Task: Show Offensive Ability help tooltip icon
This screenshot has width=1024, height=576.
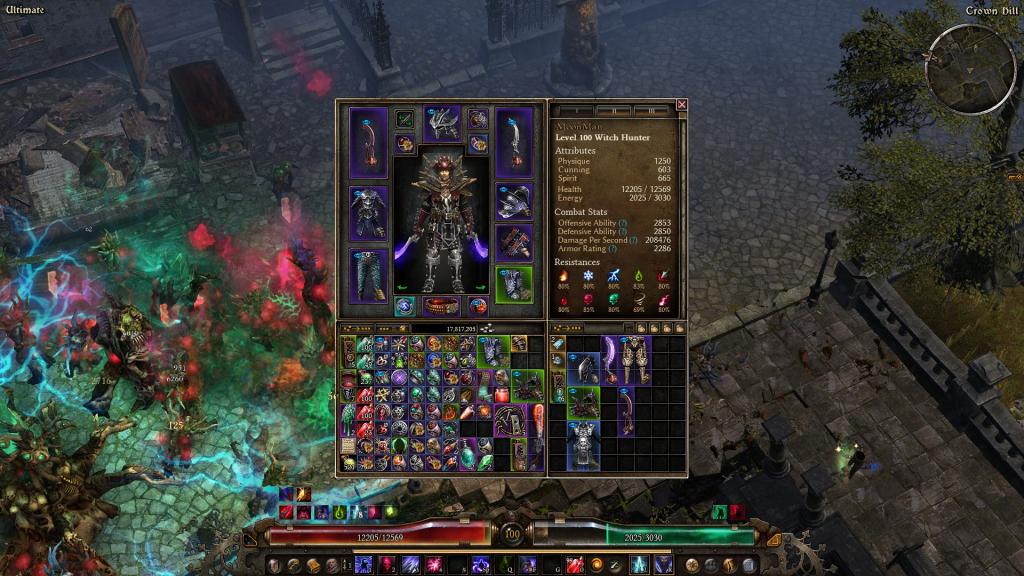Action: (622, 223)
